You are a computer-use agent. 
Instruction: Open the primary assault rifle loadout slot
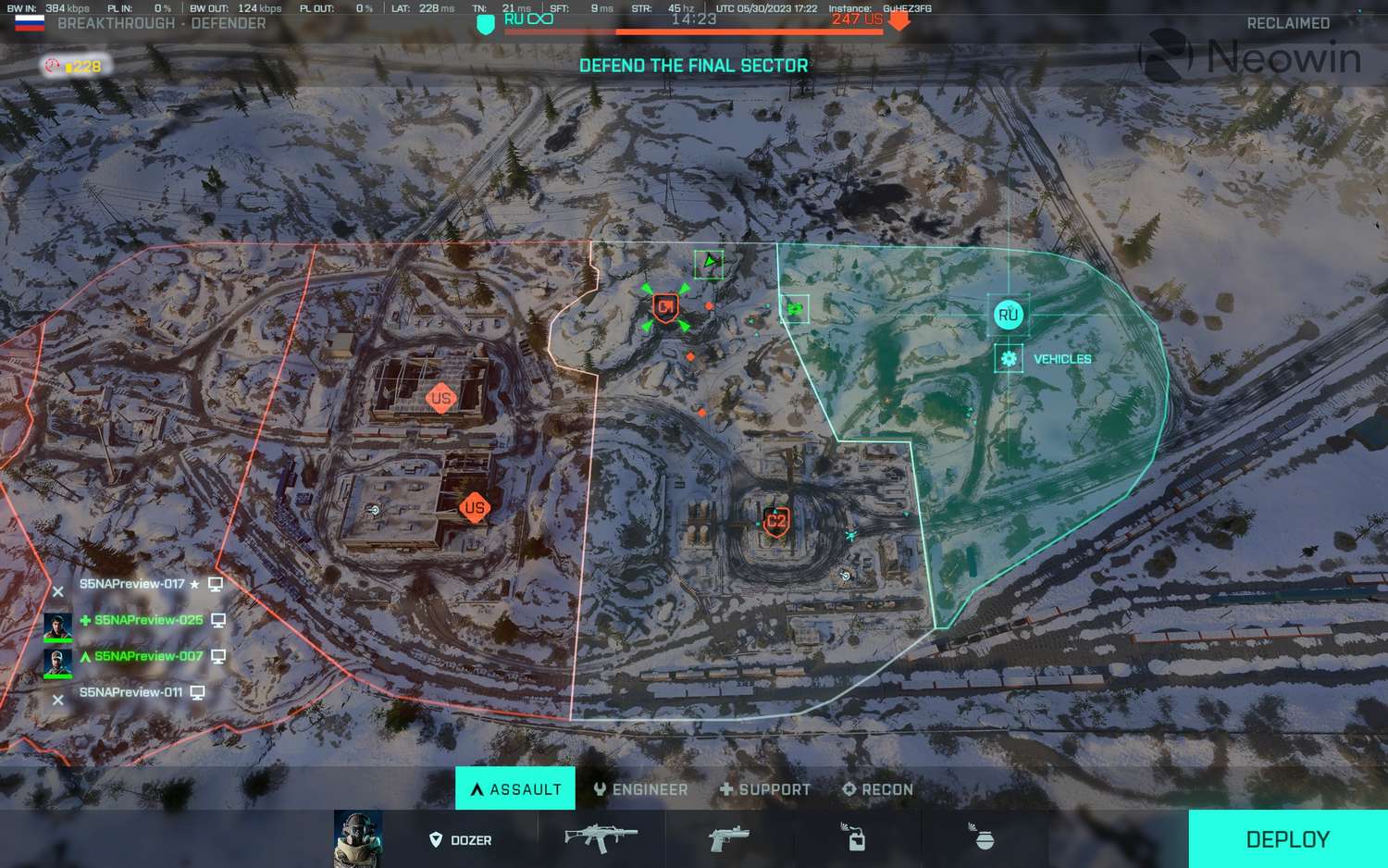[x=601, y=838]
